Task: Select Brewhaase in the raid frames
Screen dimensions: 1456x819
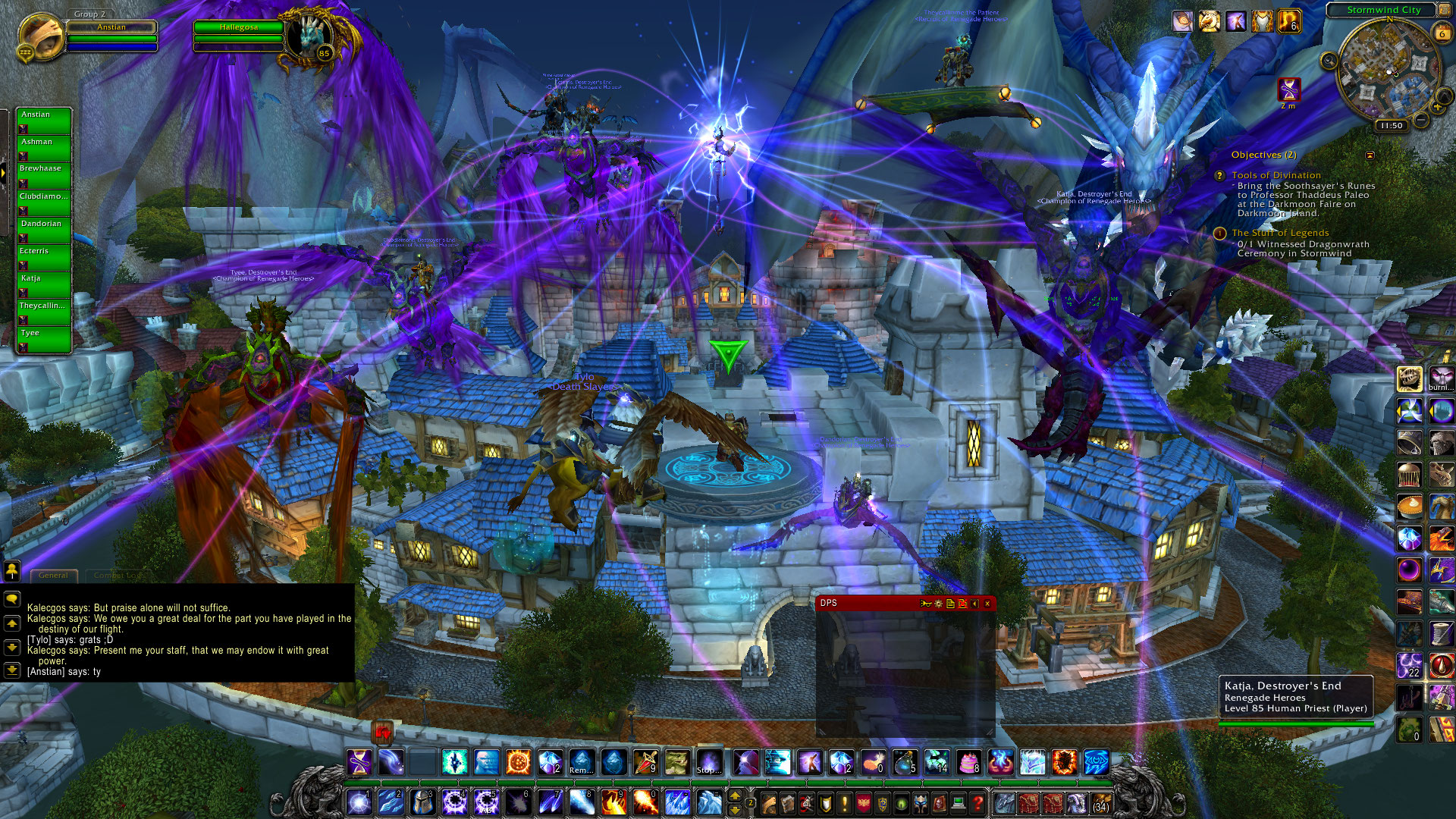Action: tap(44, 174)
